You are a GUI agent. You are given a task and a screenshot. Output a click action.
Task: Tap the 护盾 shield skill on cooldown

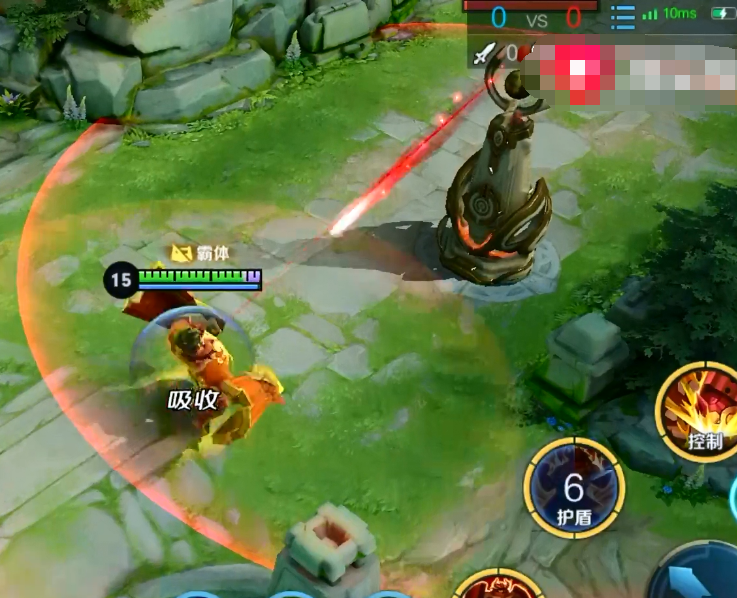point(574,491)
